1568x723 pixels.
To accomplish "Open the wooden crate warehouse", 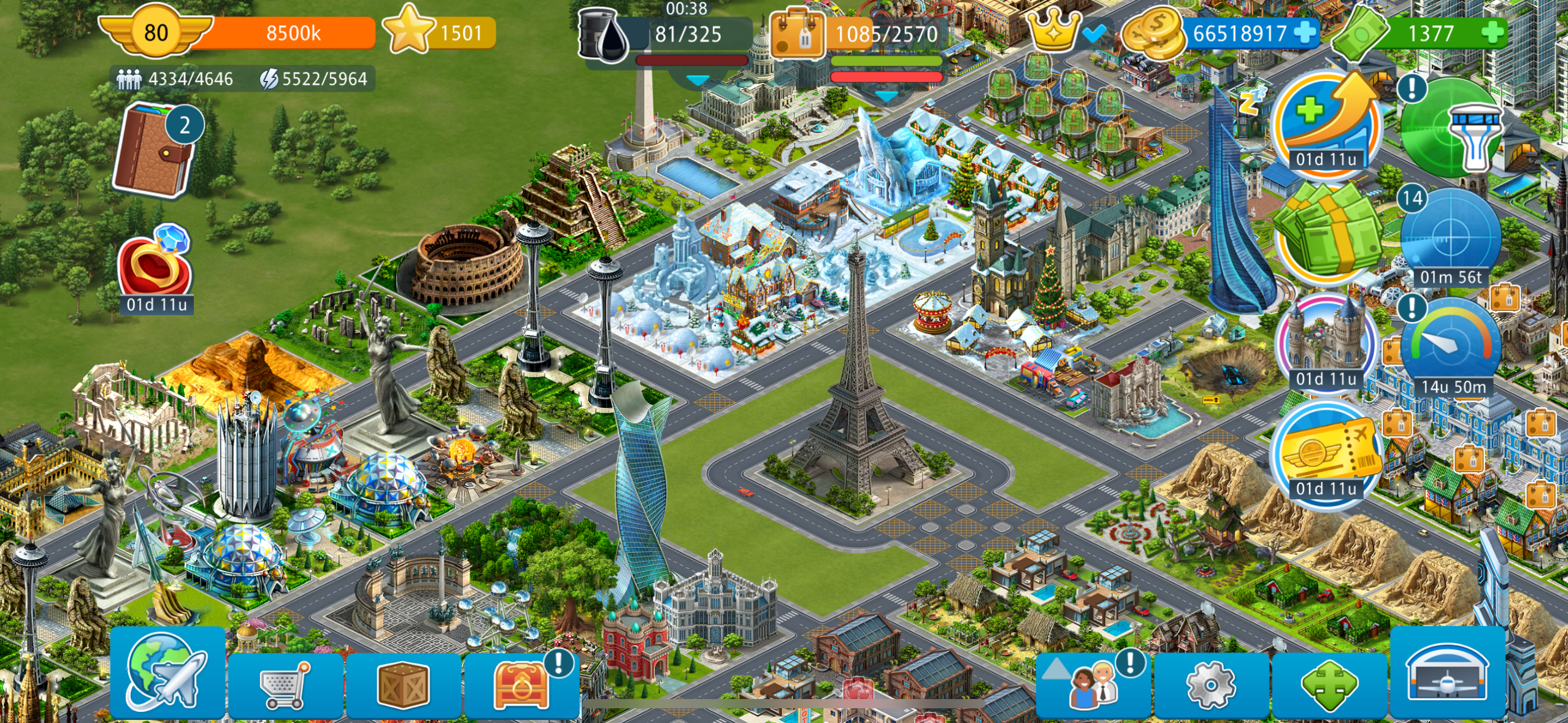I will point(403,684).
